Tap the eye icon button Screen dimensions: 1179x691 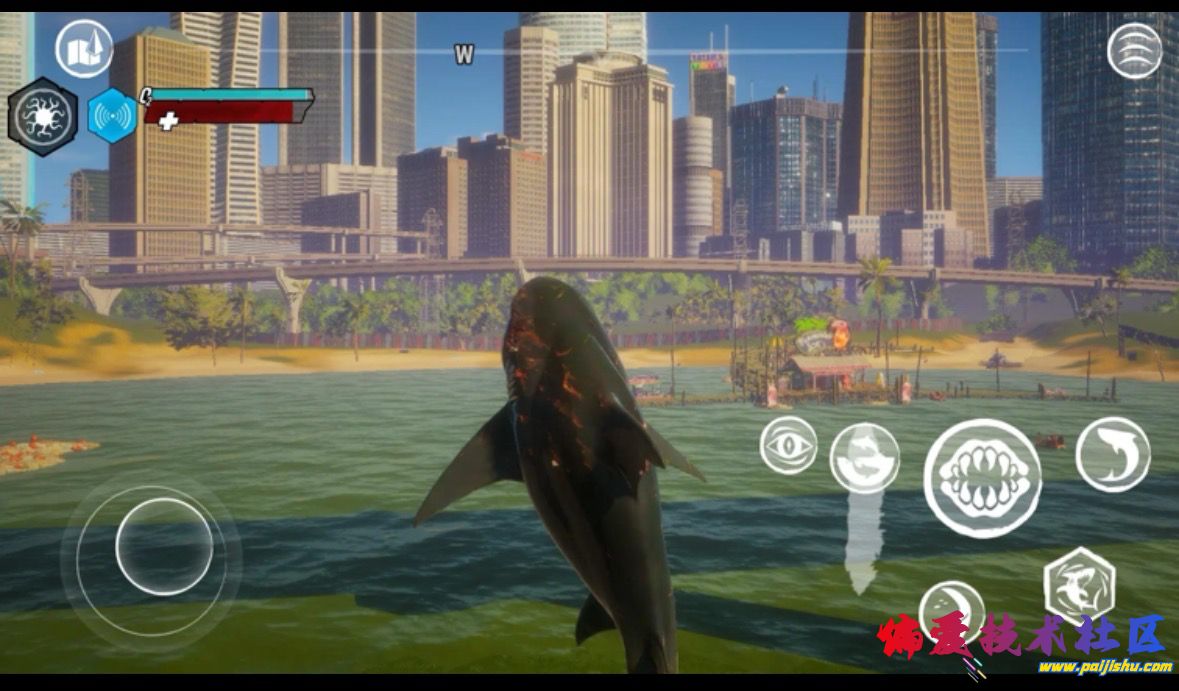788,445
